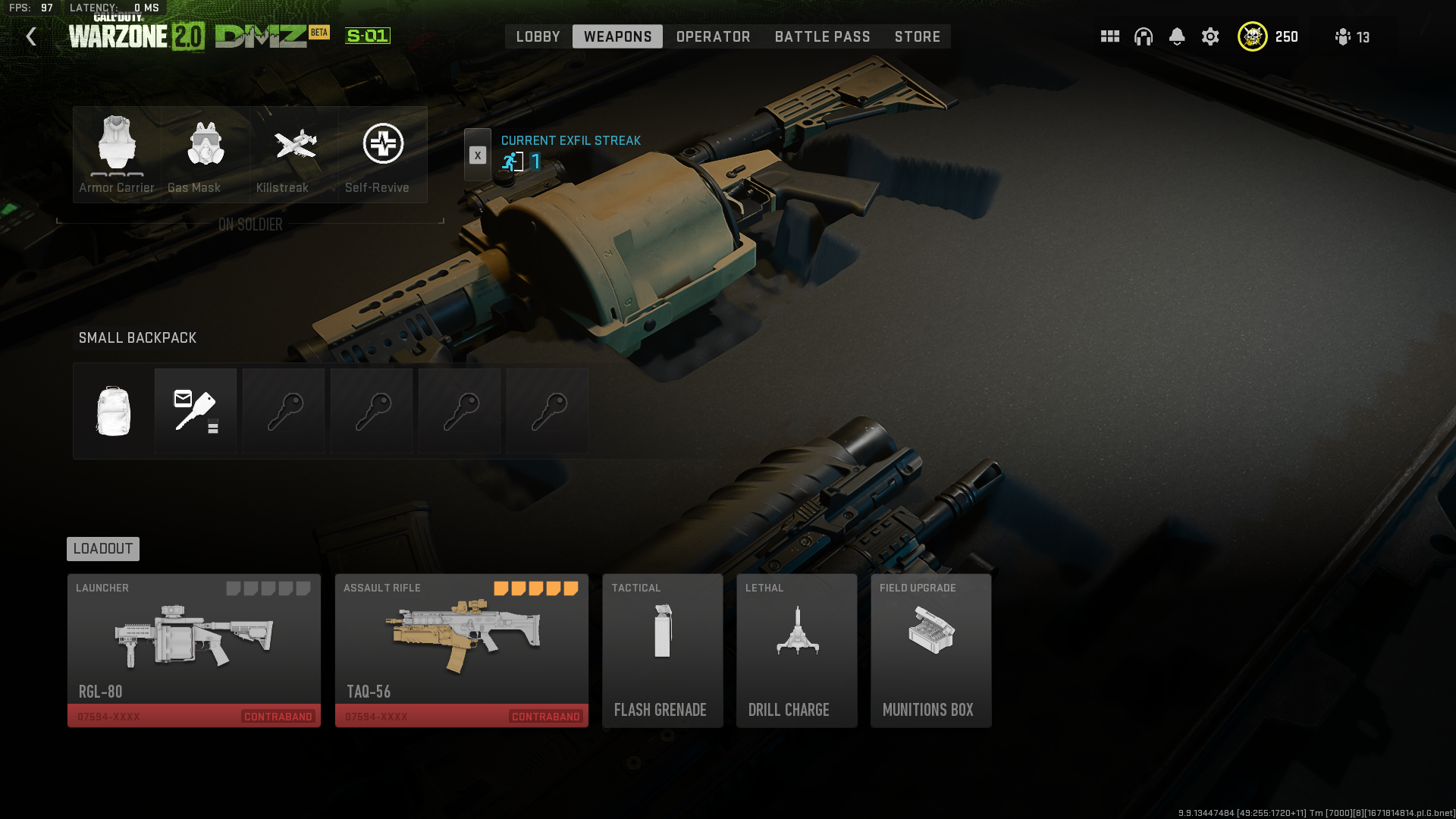Select the Munitions Box field upgrade
This screenshot has width=1456, height=819.
(930, 648)
